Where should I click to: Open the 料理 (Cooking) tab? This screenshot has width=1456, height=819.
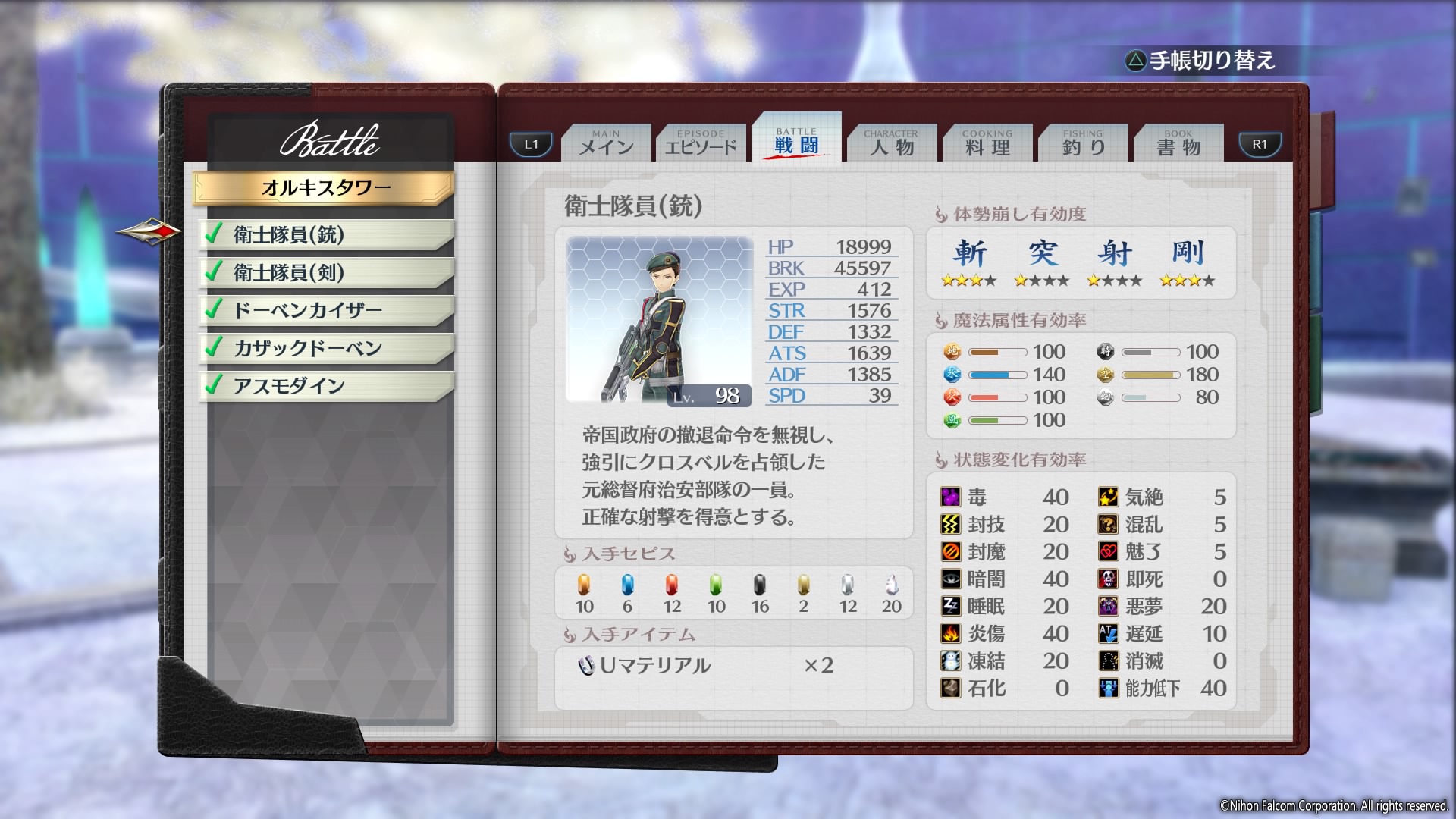click(987, 143)
